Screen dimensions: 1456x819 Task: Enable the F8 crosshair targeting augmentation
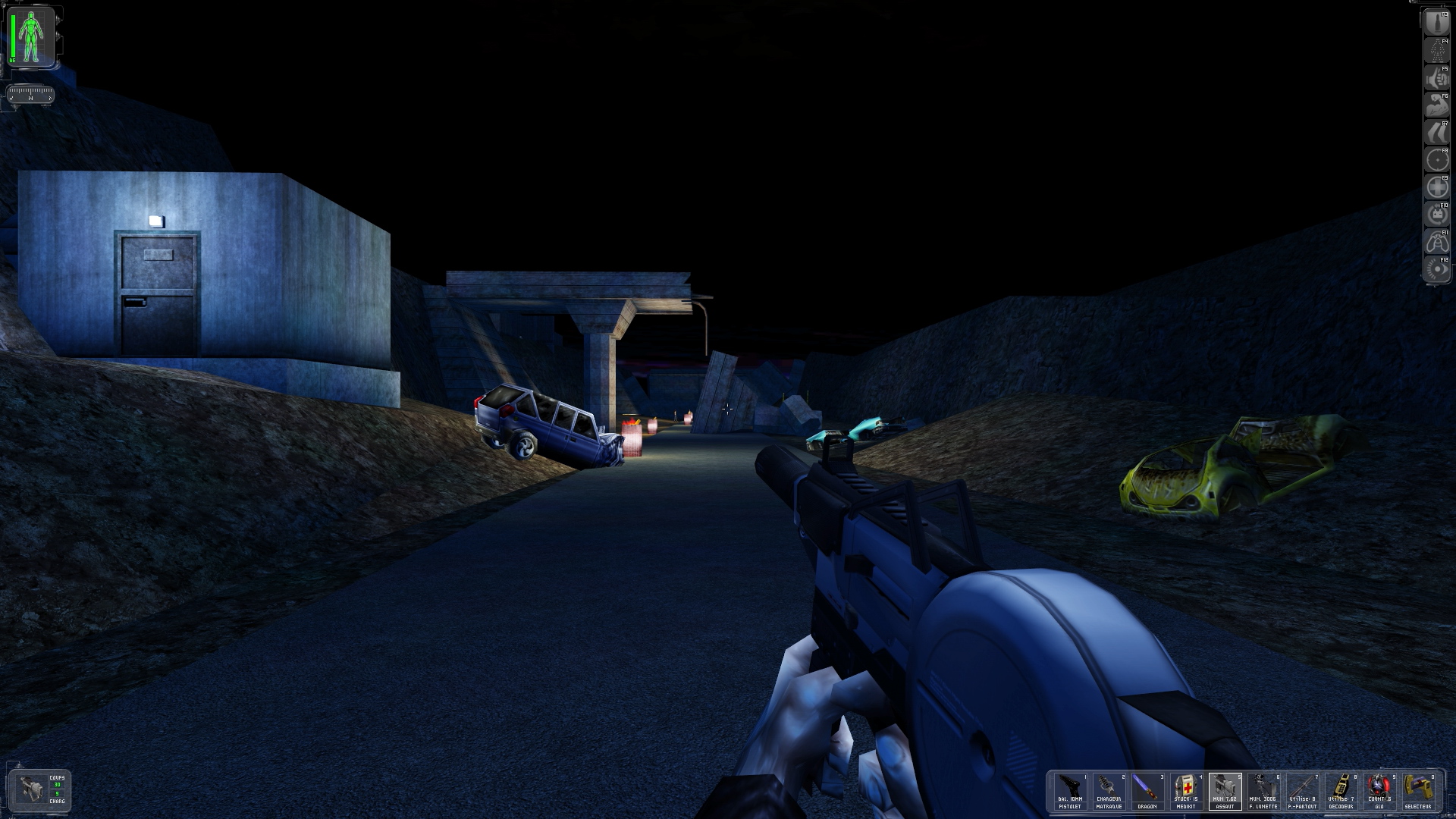(1437, 160)
